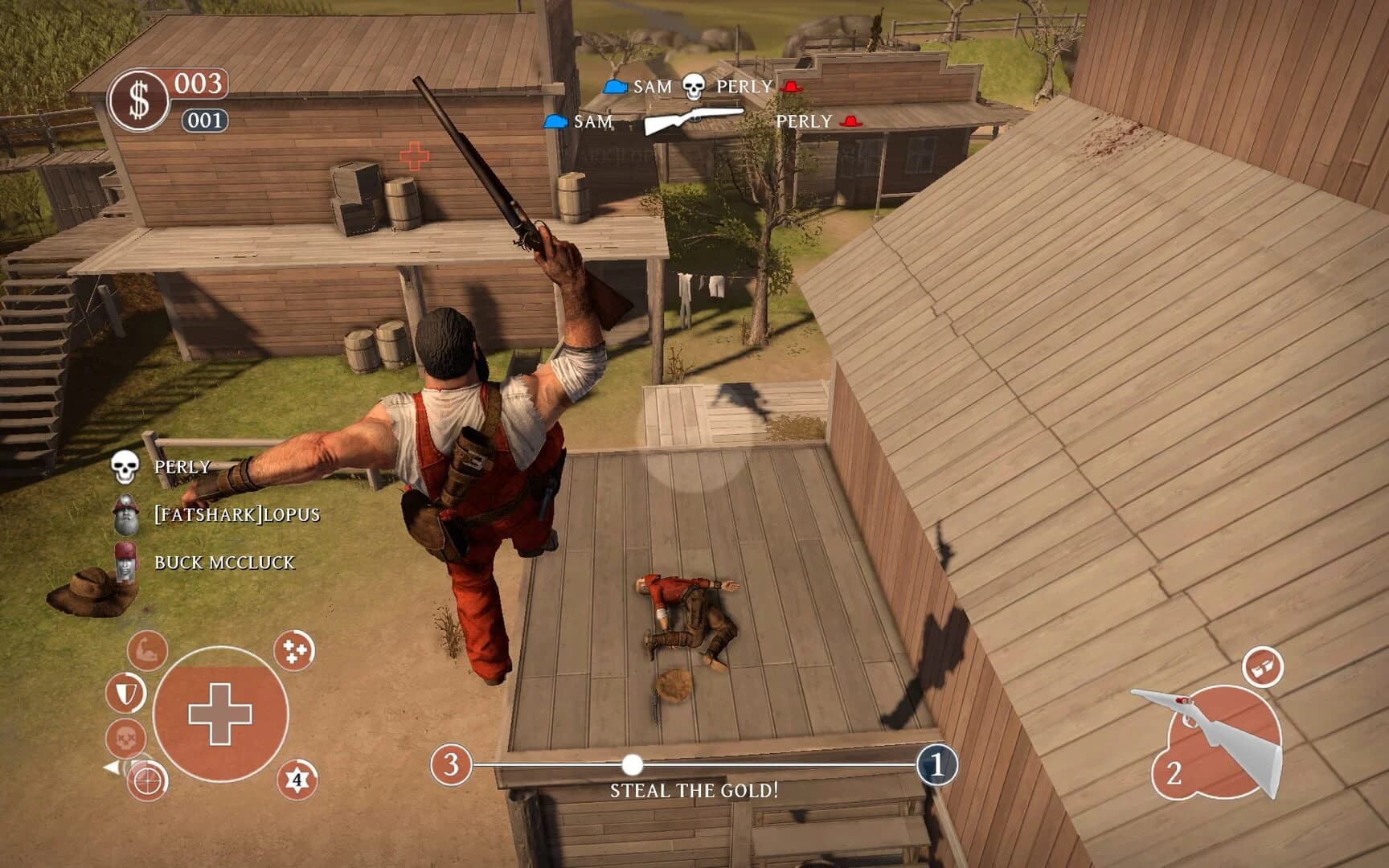Select the crosshair accuracy icon
The height and width of the screenshot is (868, 1389).
click(145, 782)
